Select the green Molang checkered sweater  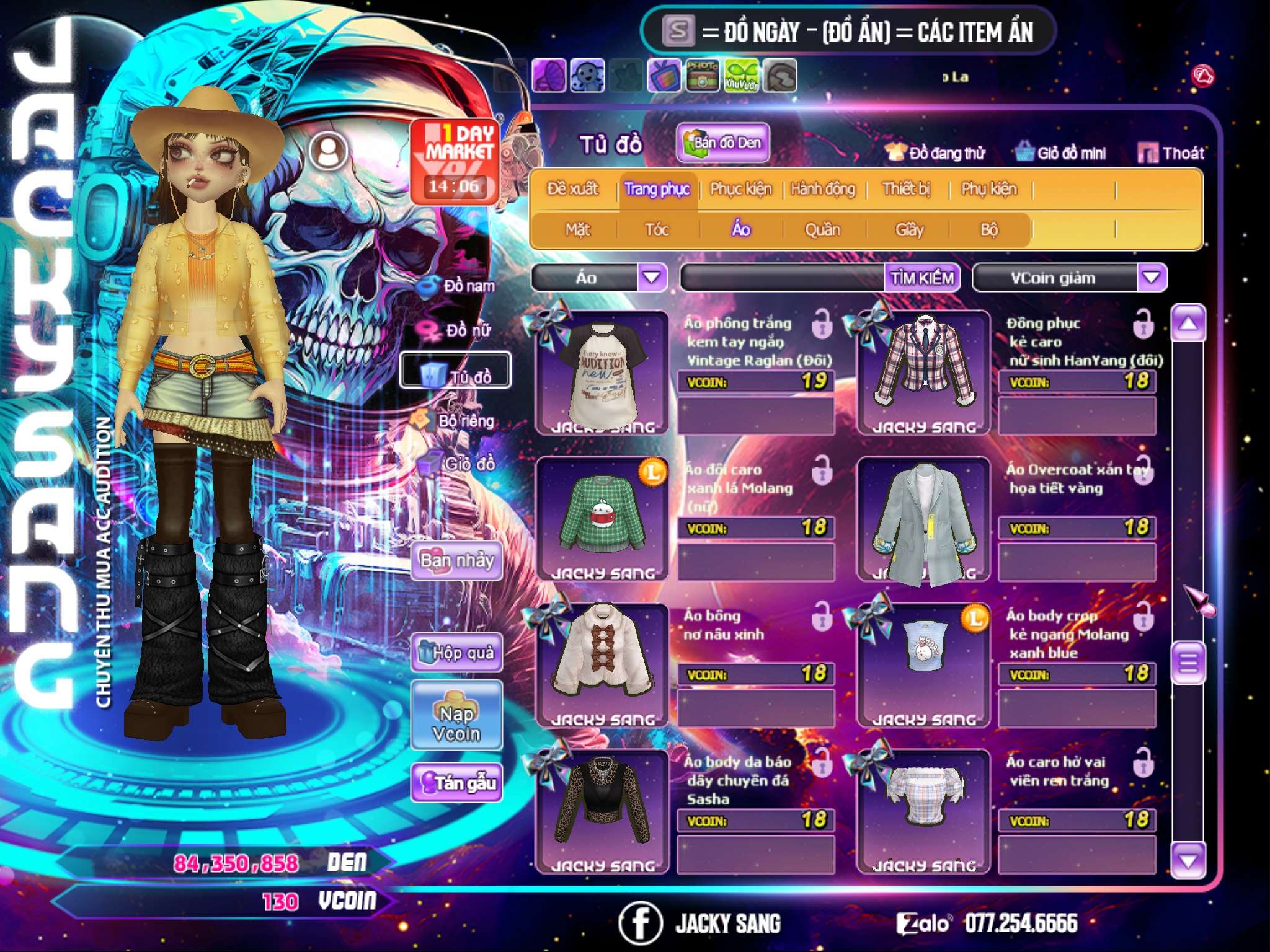[602, 518]
